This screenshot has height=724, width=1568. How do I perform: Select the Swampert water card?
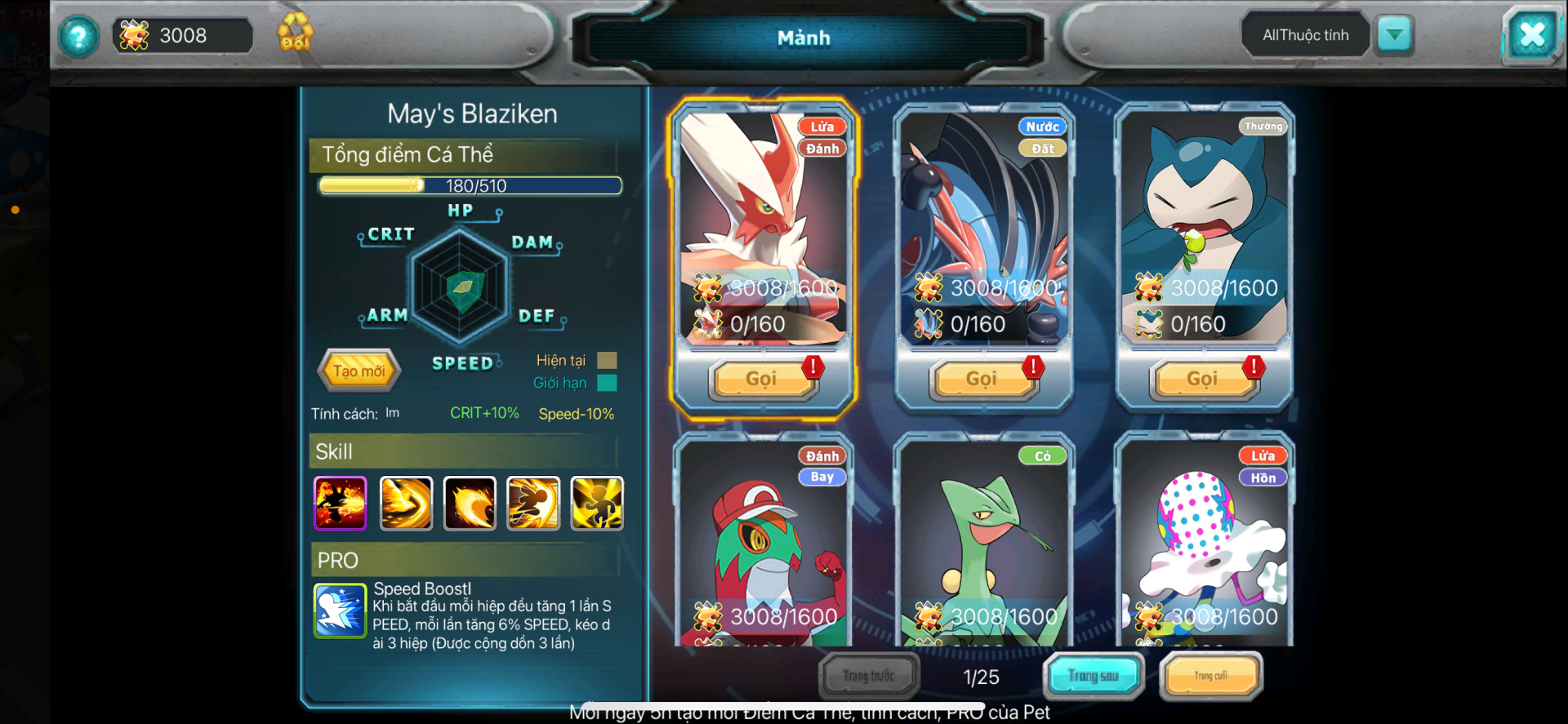983,229
